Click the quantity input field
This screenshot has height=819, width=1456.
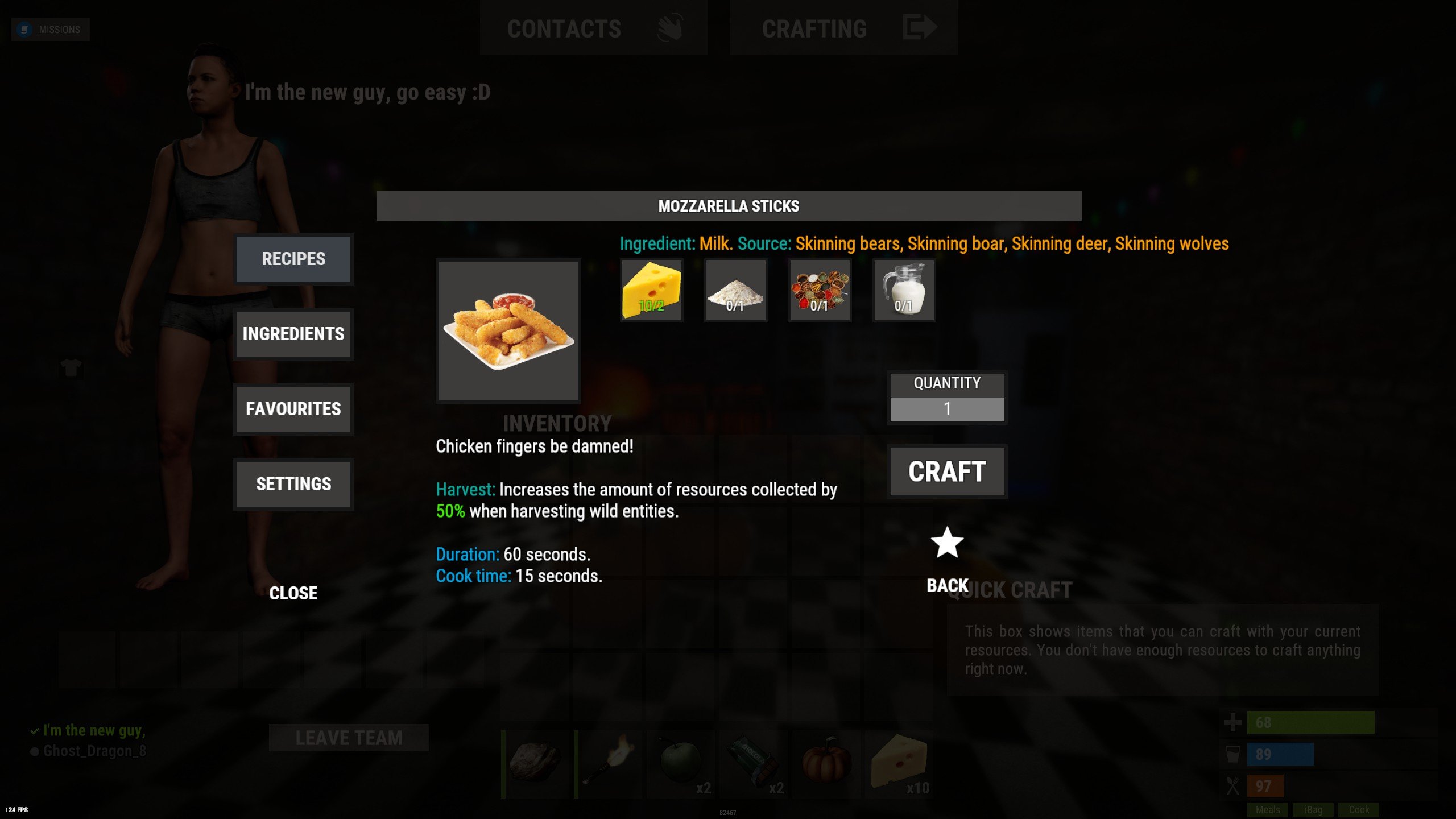946,408
